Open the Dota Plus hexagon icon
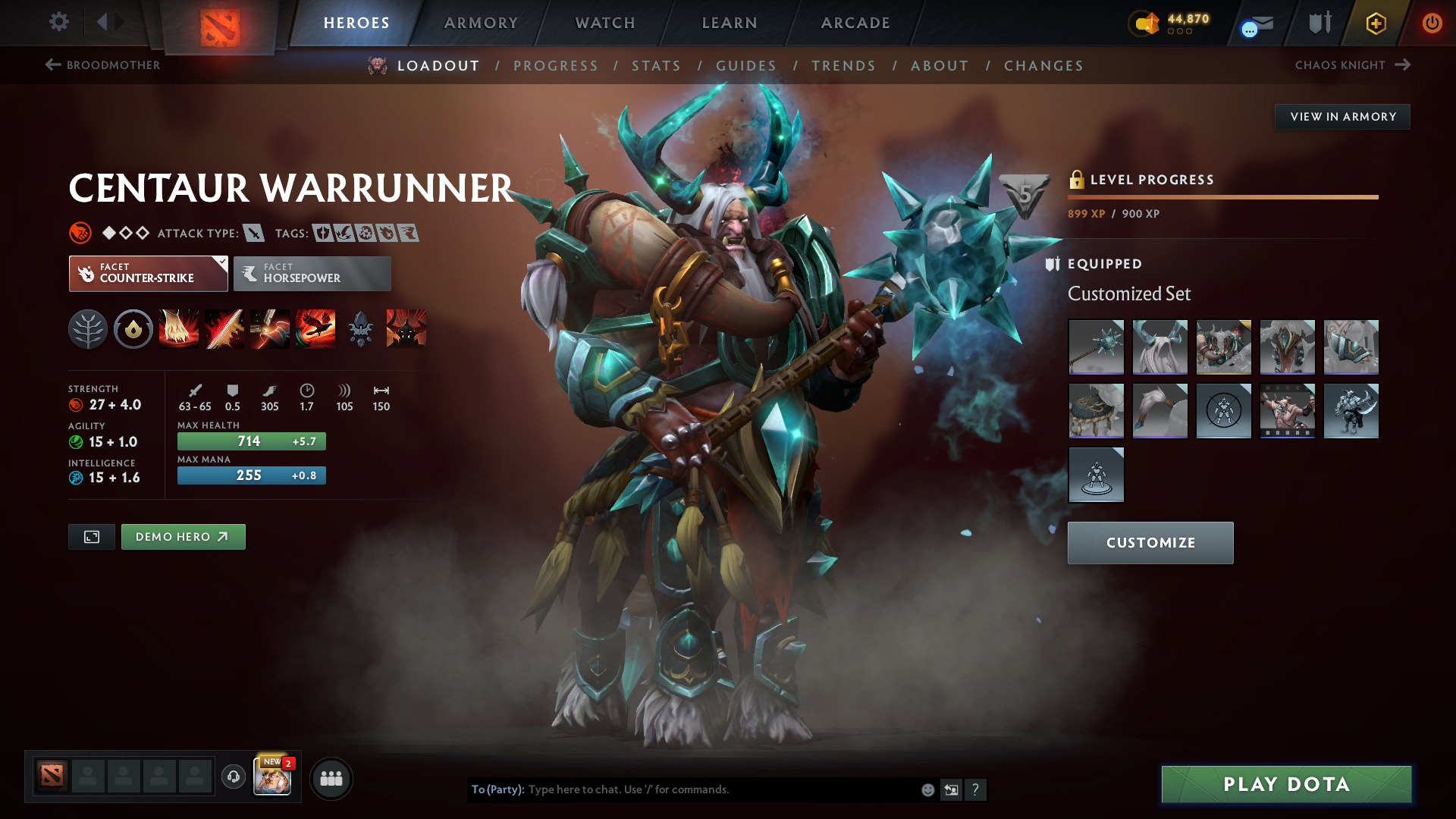The width and height of the screenshot is (1456, 819). coord(1375,23)
